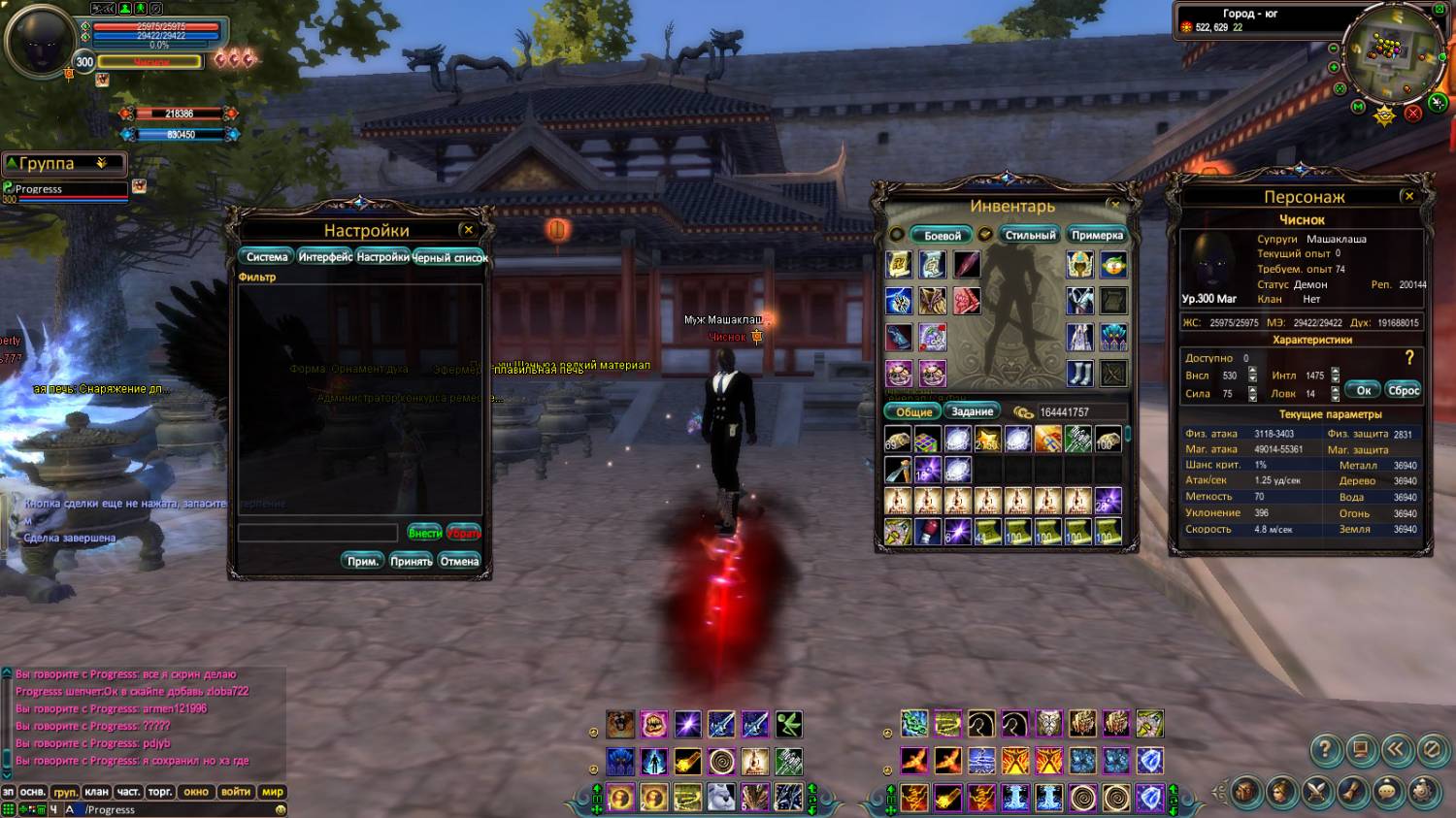This screenshot has height=818, width=1456.
Task: Close the Инвентарь window
Action: point(1115,205)
